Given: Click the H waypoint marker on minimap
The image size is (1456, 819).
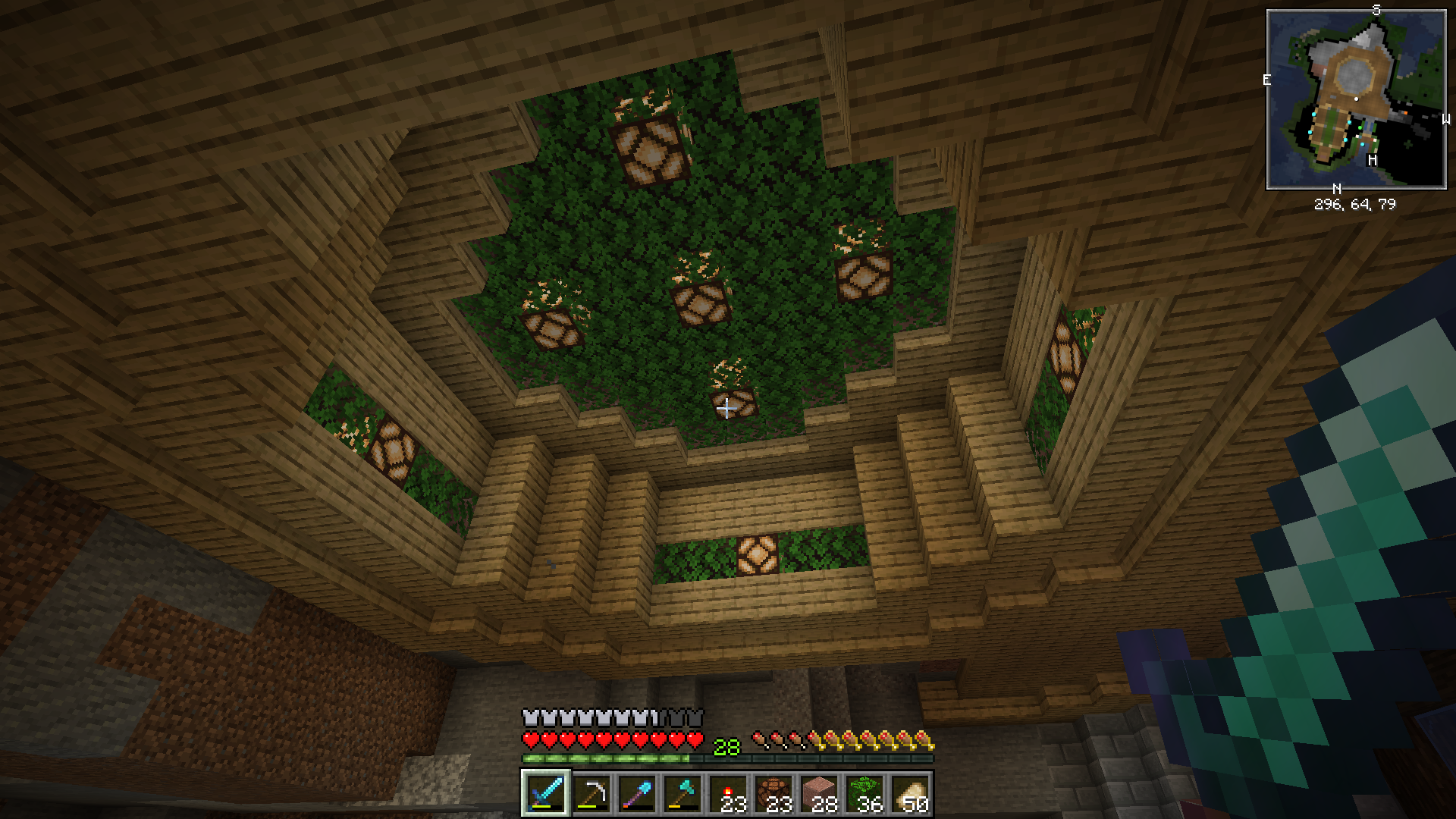Looking at the screenshot, I should (x=1372, y=160).
